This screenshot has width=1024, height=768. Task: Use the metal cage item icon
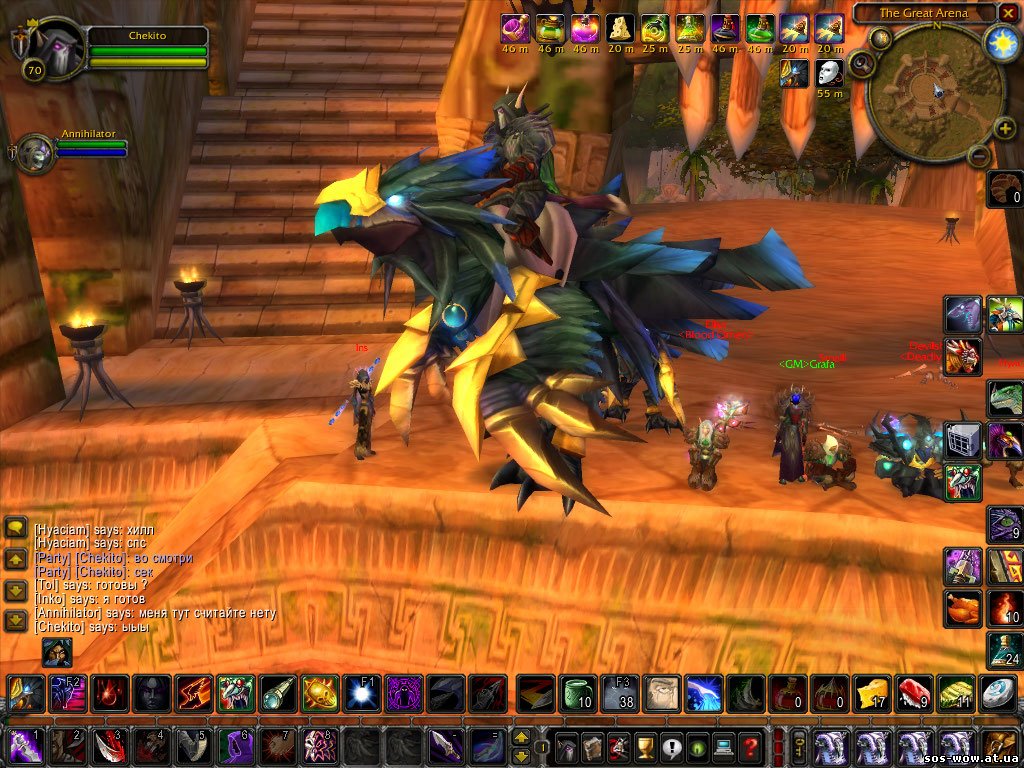tap(962, 440)
